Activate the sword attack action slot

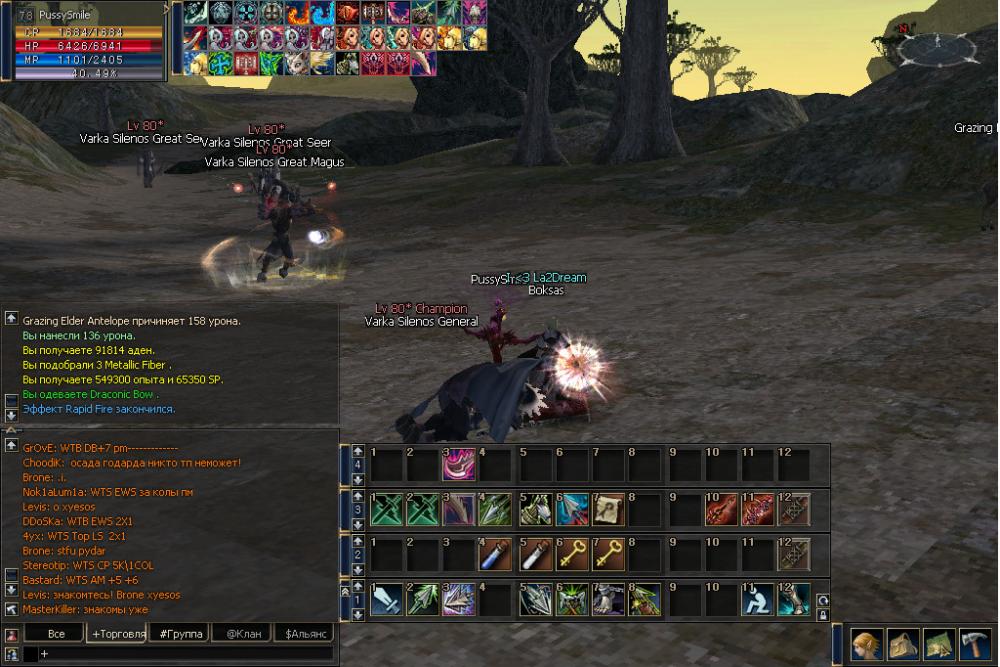point(386,599)
